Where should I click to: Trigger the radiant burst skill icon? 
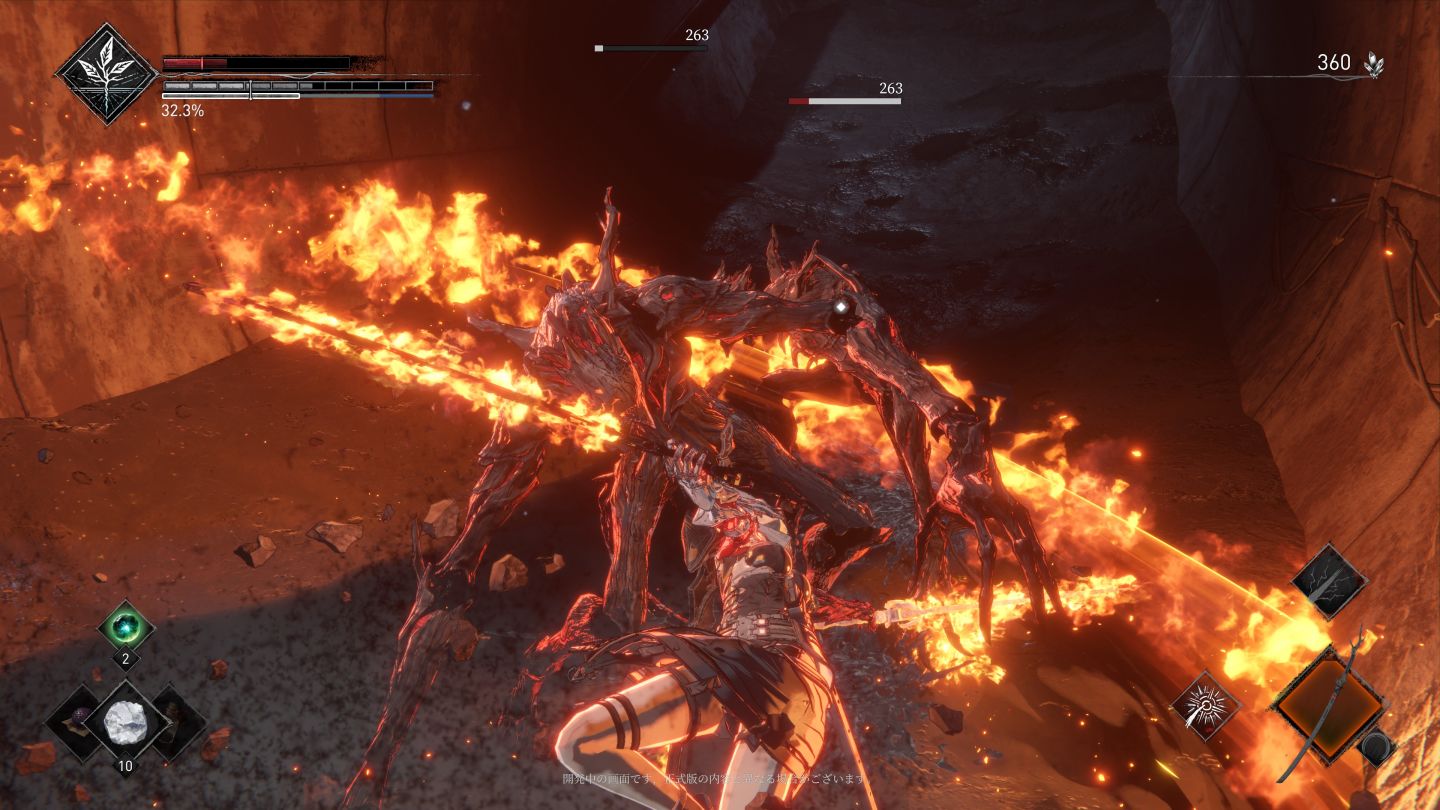pyautogui.click(x=1207, y=706)
